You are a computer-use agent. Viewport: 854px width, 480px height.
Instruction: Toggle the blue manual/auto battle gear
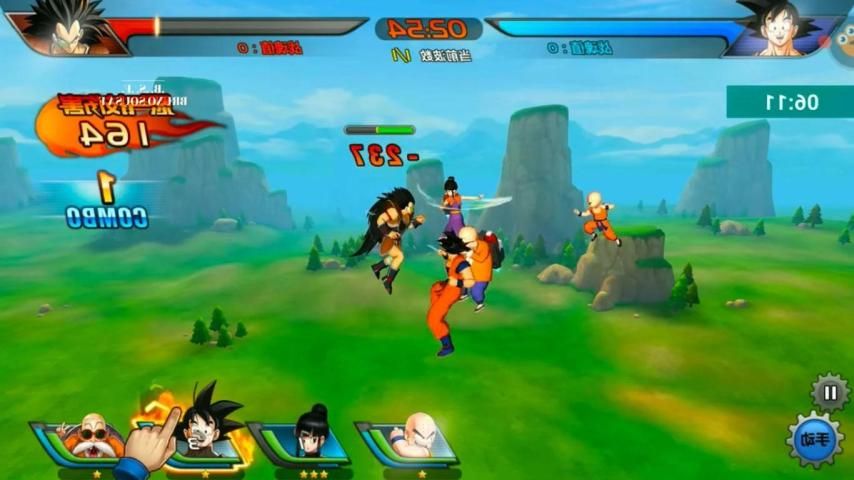coord(814,440)
